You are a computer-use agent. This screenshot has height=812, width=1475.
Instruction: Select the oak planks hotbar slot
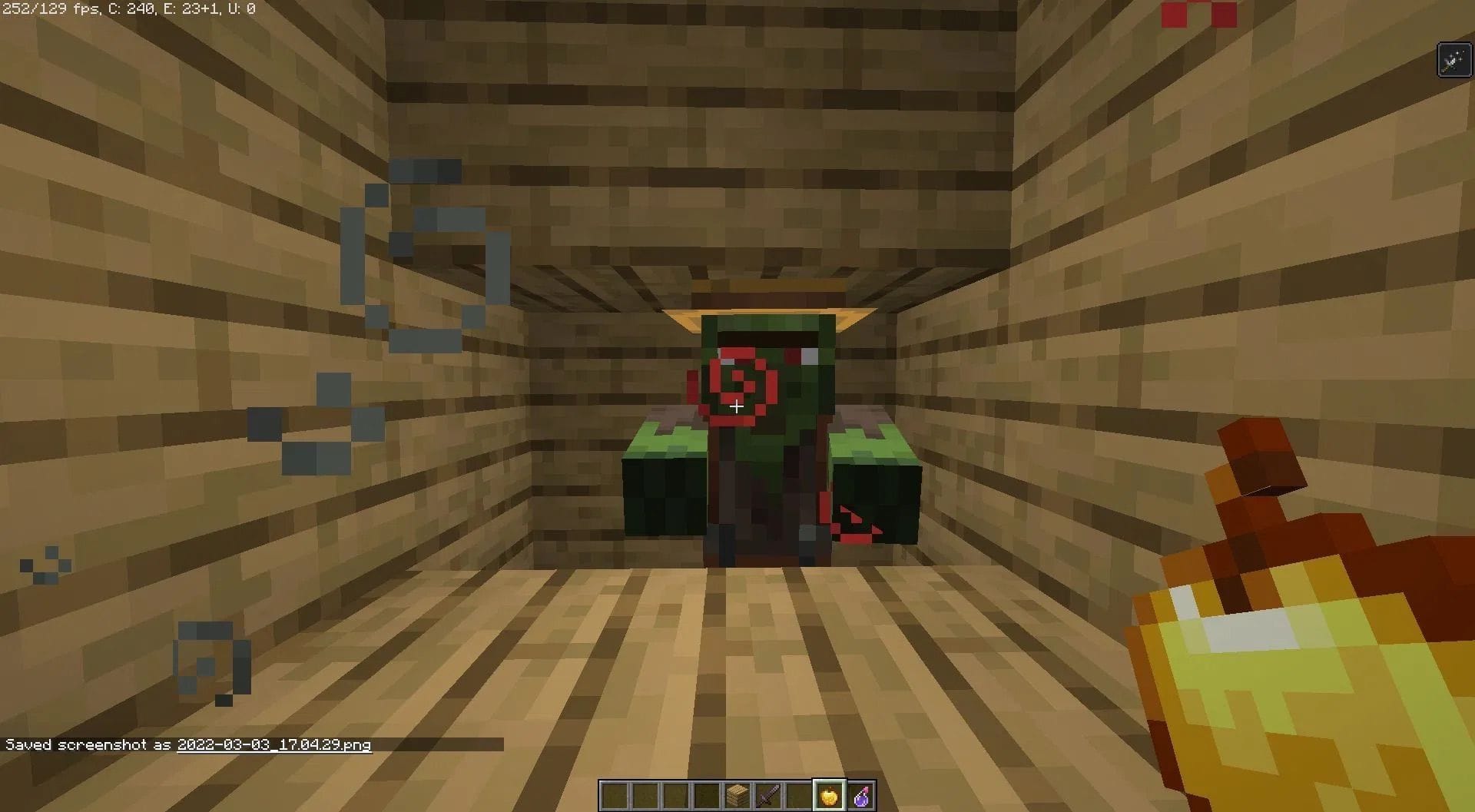click(737, 796)
